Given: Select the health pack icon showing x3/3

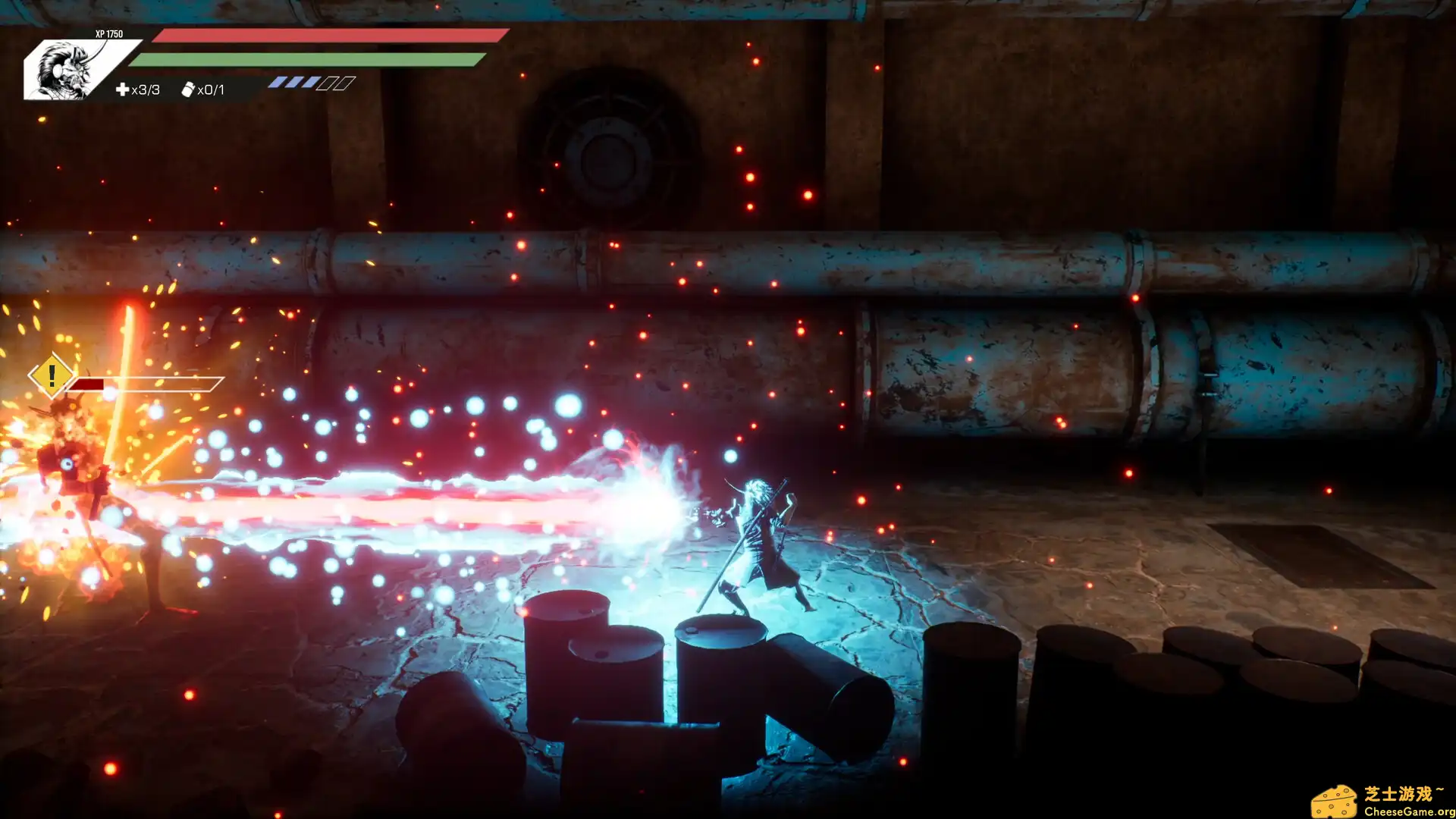Looking at the screenshot, I should click(x=124, y=89).
